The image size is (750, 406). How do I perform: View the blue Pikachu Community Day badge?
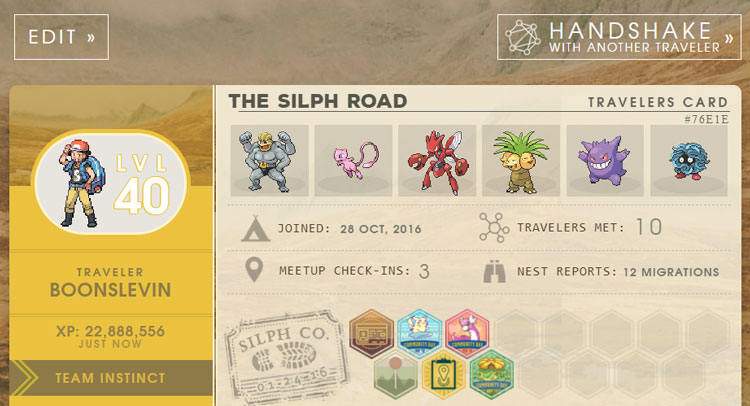tap(419, 331)
